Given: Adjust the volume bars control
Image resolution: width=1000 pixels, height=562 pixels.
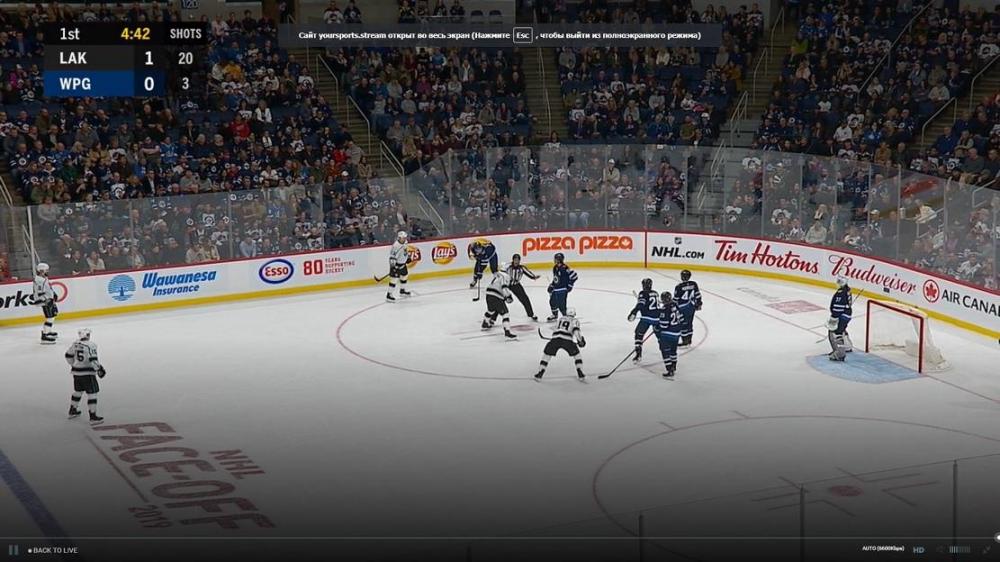Looking at the screenshot, I should (959, 549).
